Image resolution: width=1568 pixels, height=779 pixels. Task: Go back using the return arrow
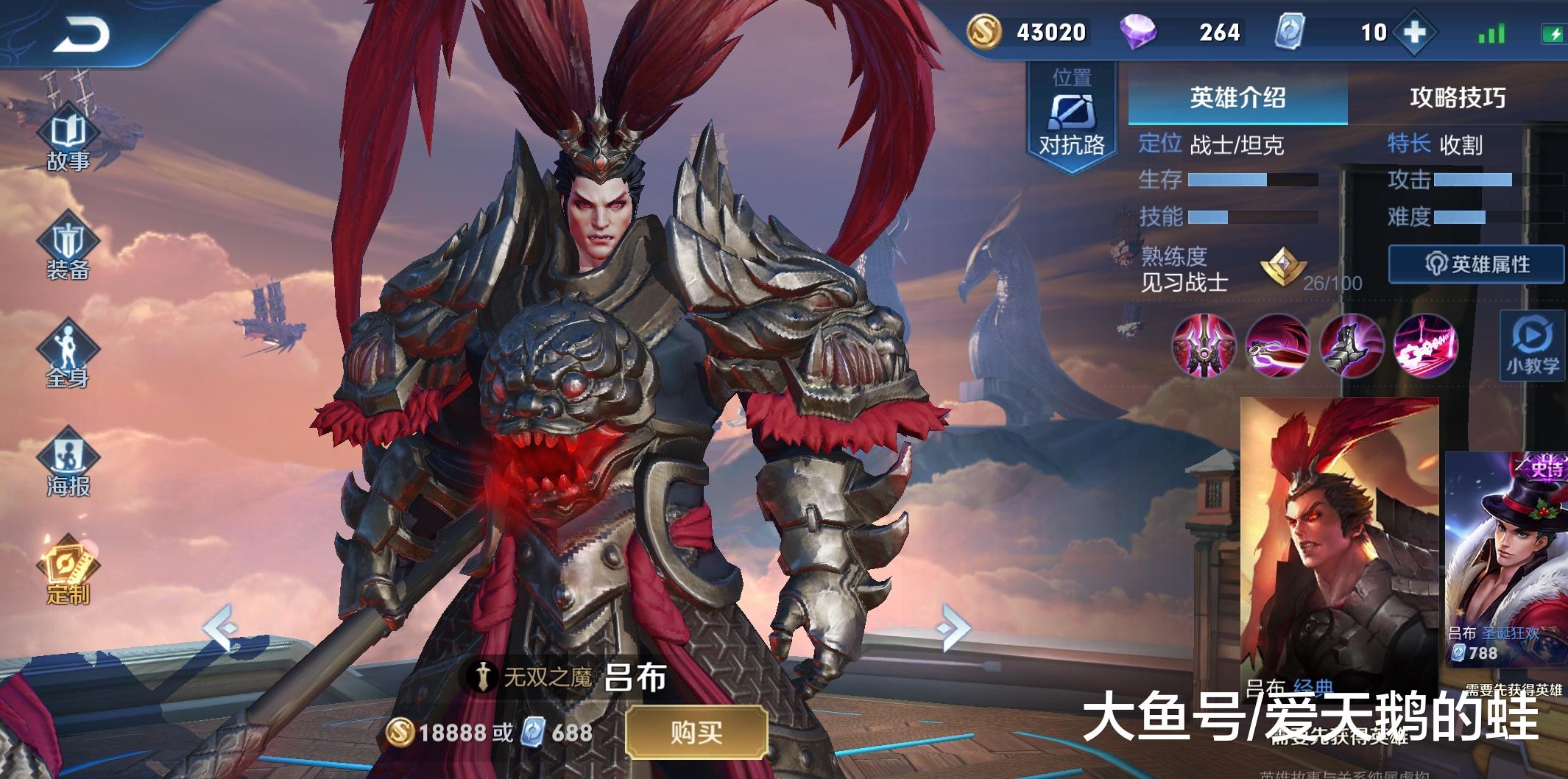pyautogui.click(x=81, y=33)
